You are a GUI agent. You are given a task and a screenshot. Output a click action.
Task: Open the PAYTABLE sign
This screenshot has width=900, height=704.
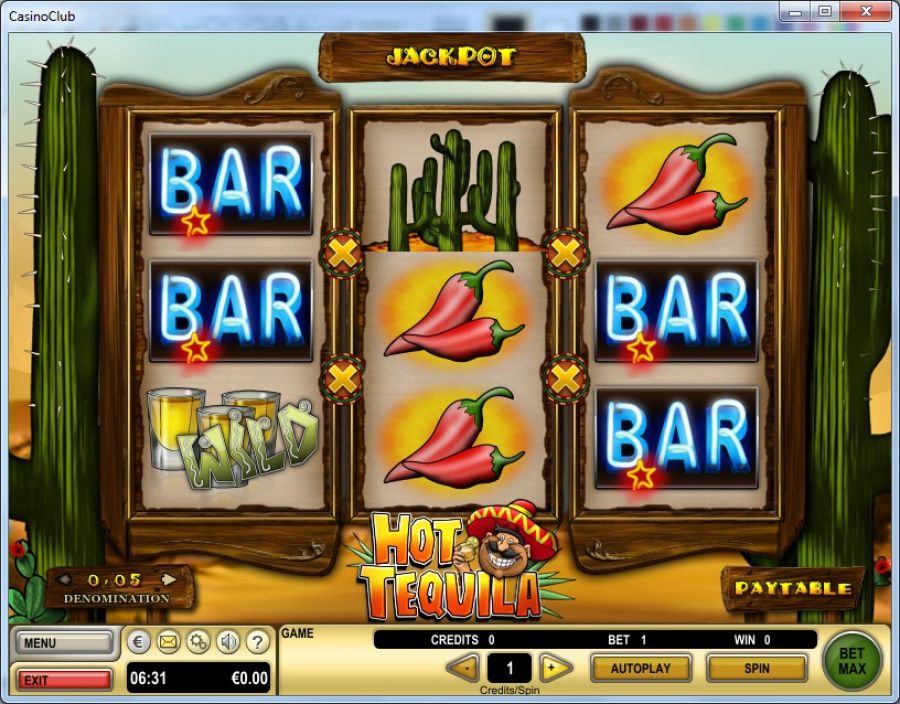pyautogui.click(x=792, y=588)
